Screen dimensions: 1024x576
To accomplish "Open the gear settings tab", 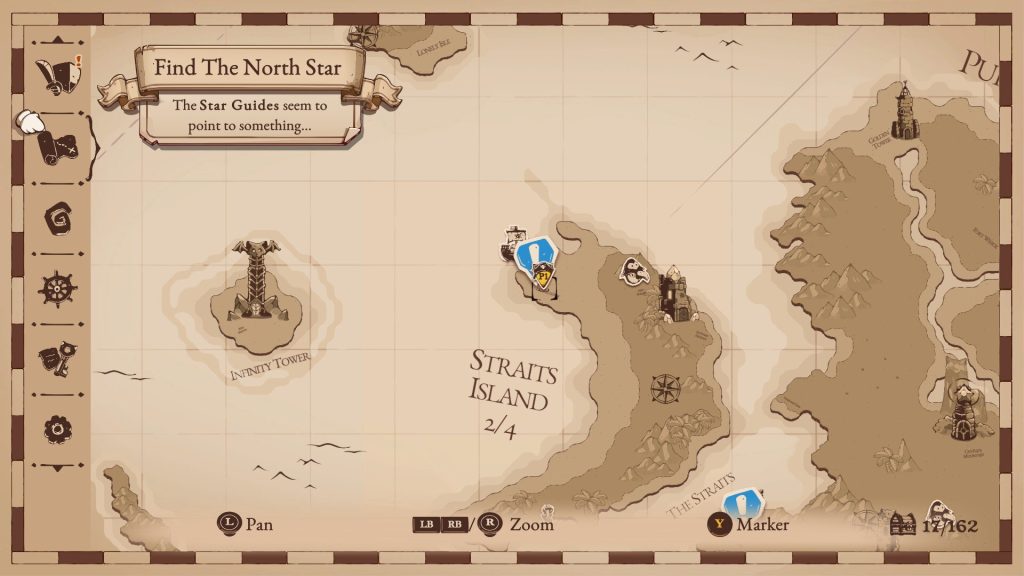I will [57, 429].
